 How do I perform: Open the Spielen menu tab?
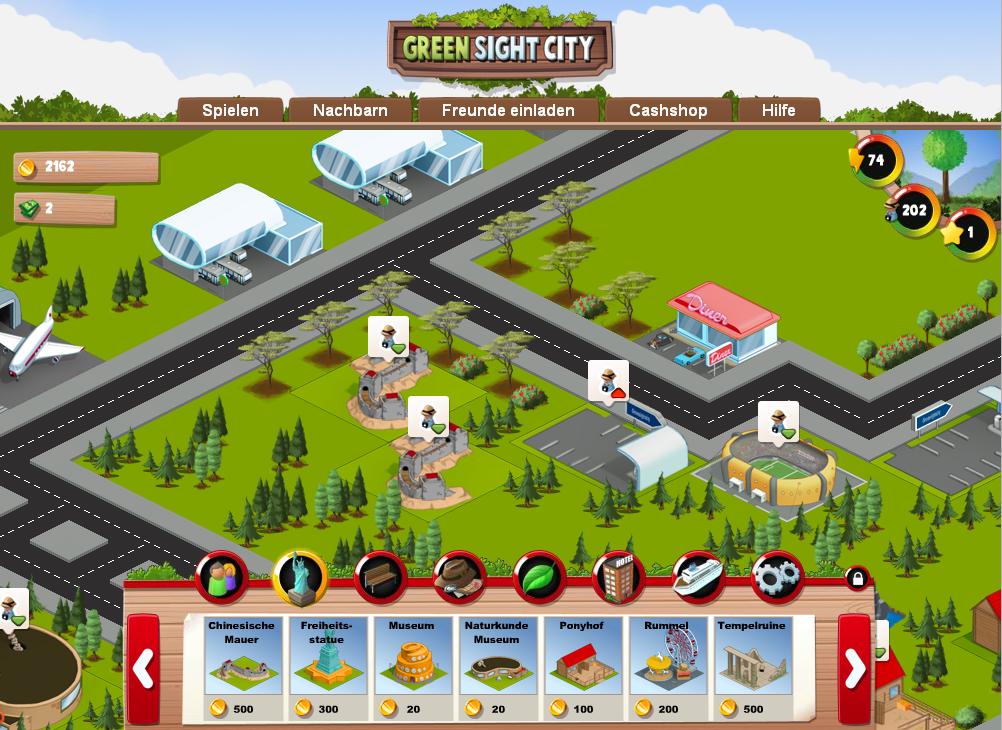[230, 110]
